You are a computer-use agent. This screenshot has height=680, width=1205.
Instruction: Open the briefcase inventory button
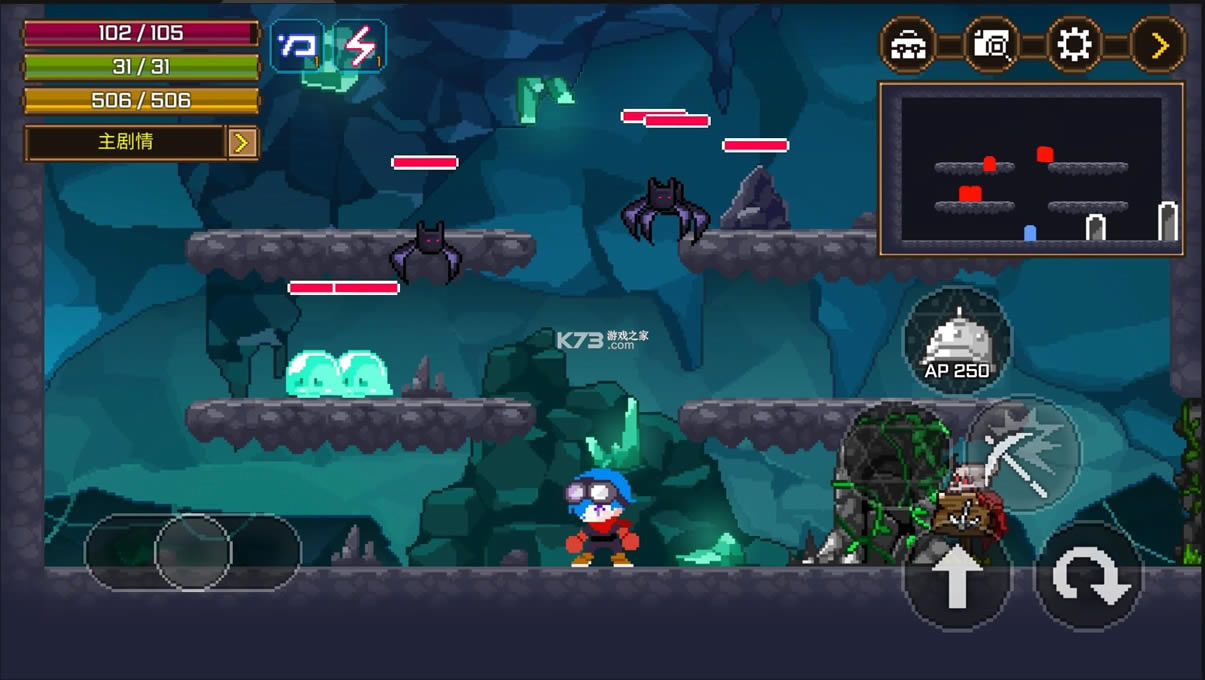click(907, 45)
